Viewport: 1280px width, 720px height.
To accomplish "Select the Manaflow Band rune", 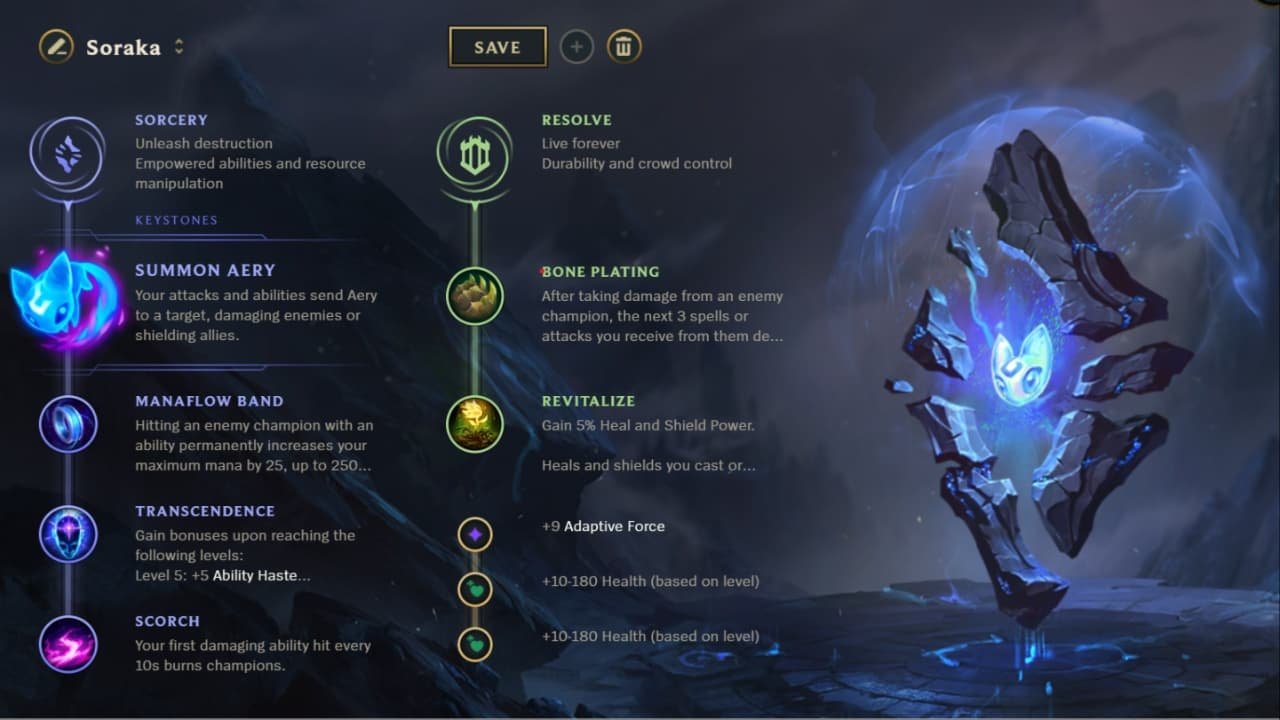I will pos(68,424).
